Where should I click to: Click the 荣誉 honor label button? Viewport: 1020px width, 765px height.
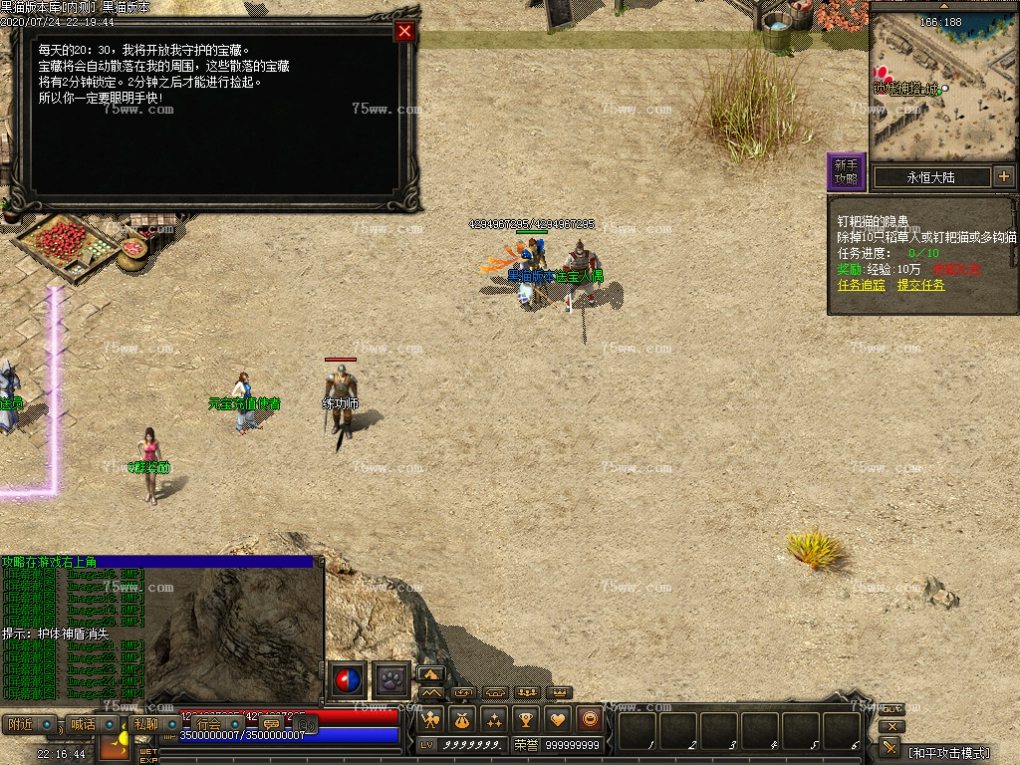pos(526,745)
